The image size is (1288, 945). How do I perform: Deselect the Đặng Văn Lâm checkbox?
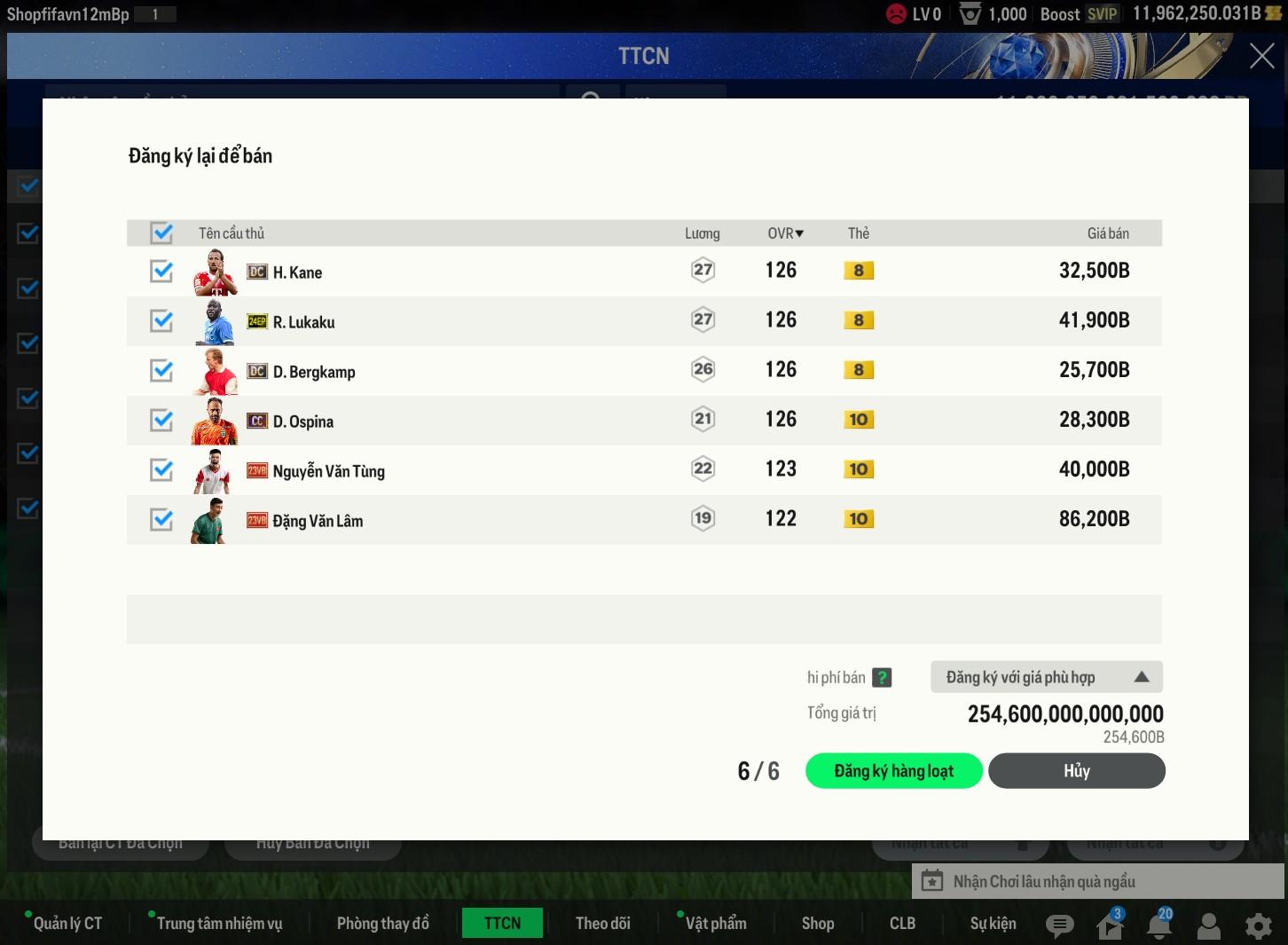click(x=161, y=520)
